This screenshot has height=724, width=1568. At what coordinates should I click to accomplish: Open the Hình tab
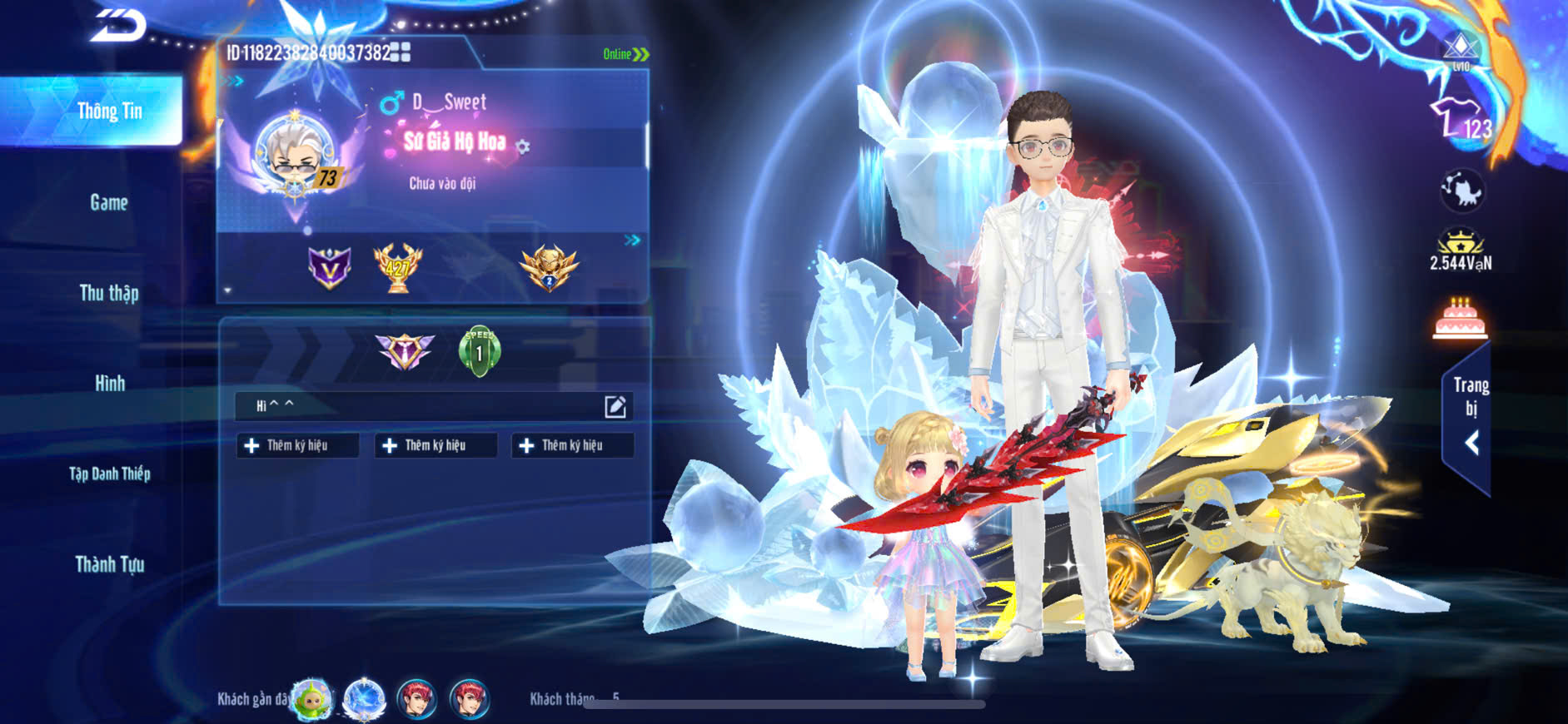(x=109, y=384)
